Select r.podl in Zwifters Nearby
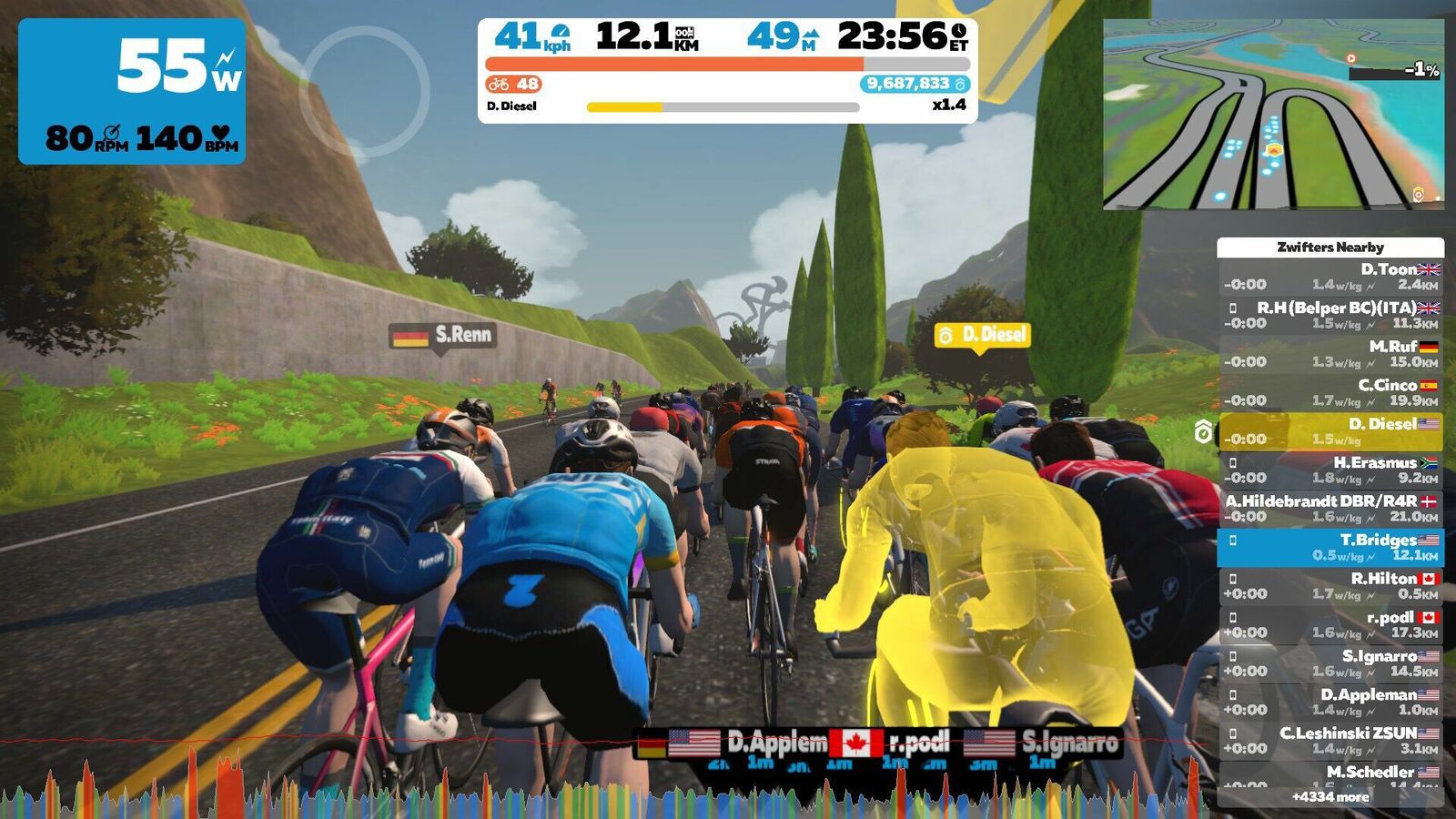The image size is (1456, 819). 1330,624
